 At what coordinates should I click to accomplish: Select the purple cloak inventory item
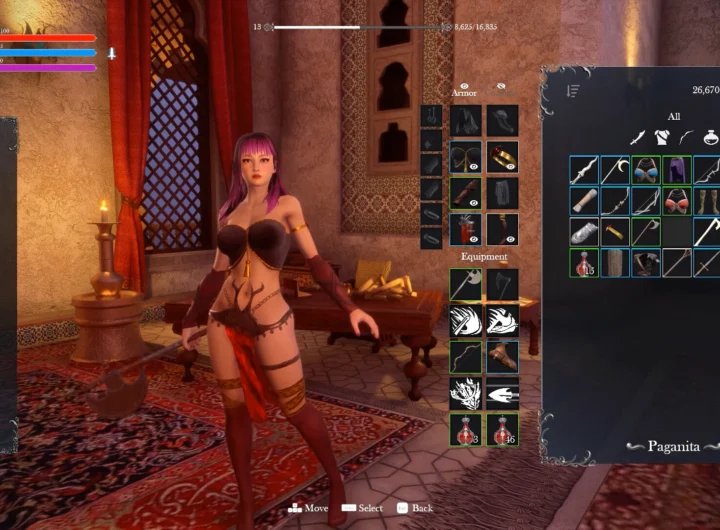click(677, 170)
